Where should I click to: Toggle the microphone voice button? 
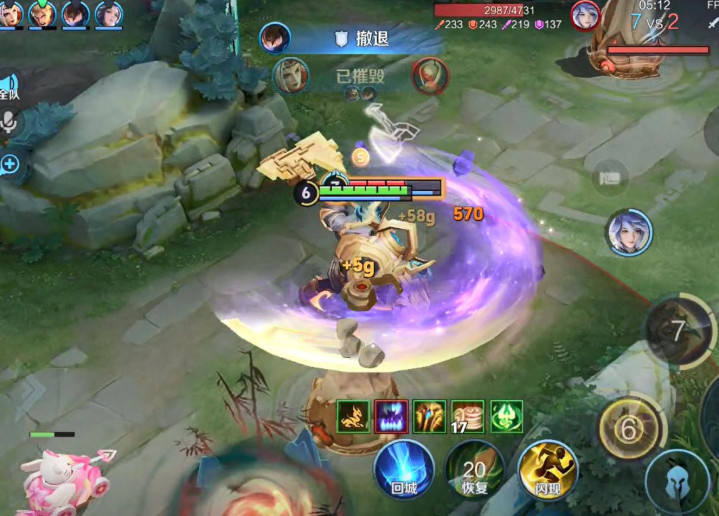(10, 123)
